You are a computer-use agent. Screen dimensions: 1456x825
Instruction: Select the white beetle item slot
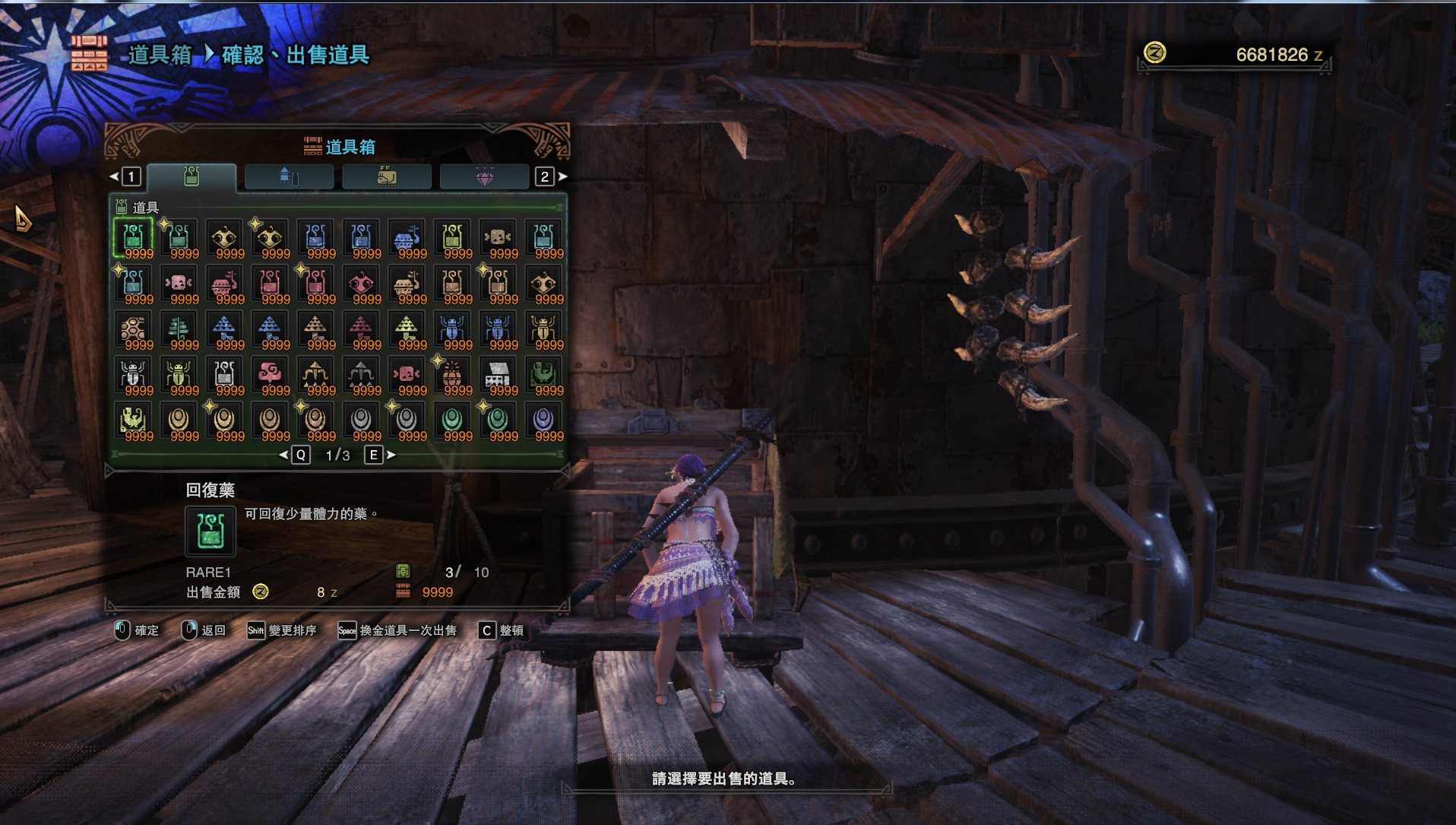click(x=134, y=375)
